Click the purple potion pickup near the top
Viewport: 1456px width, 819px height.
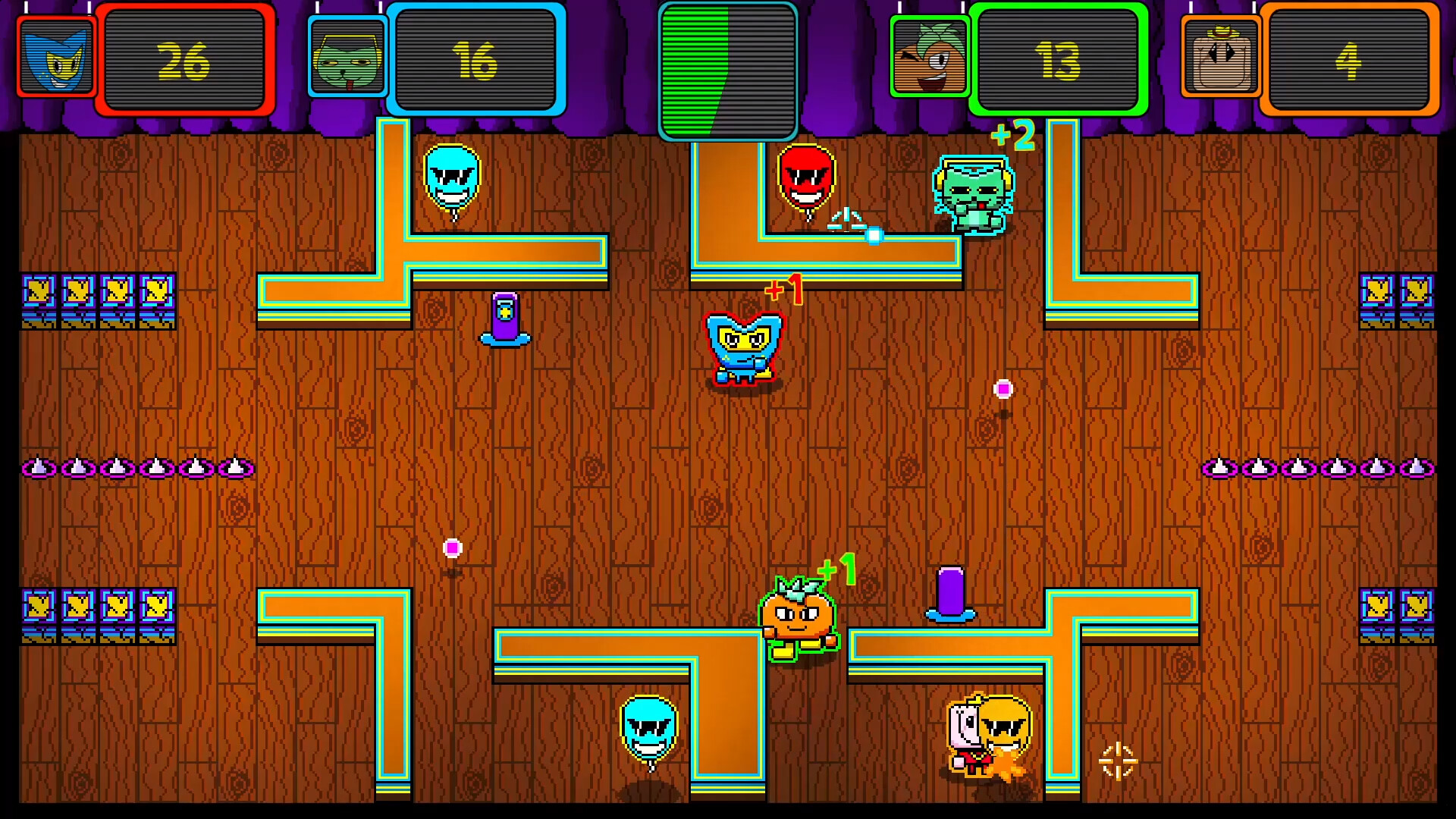[507, 318]
